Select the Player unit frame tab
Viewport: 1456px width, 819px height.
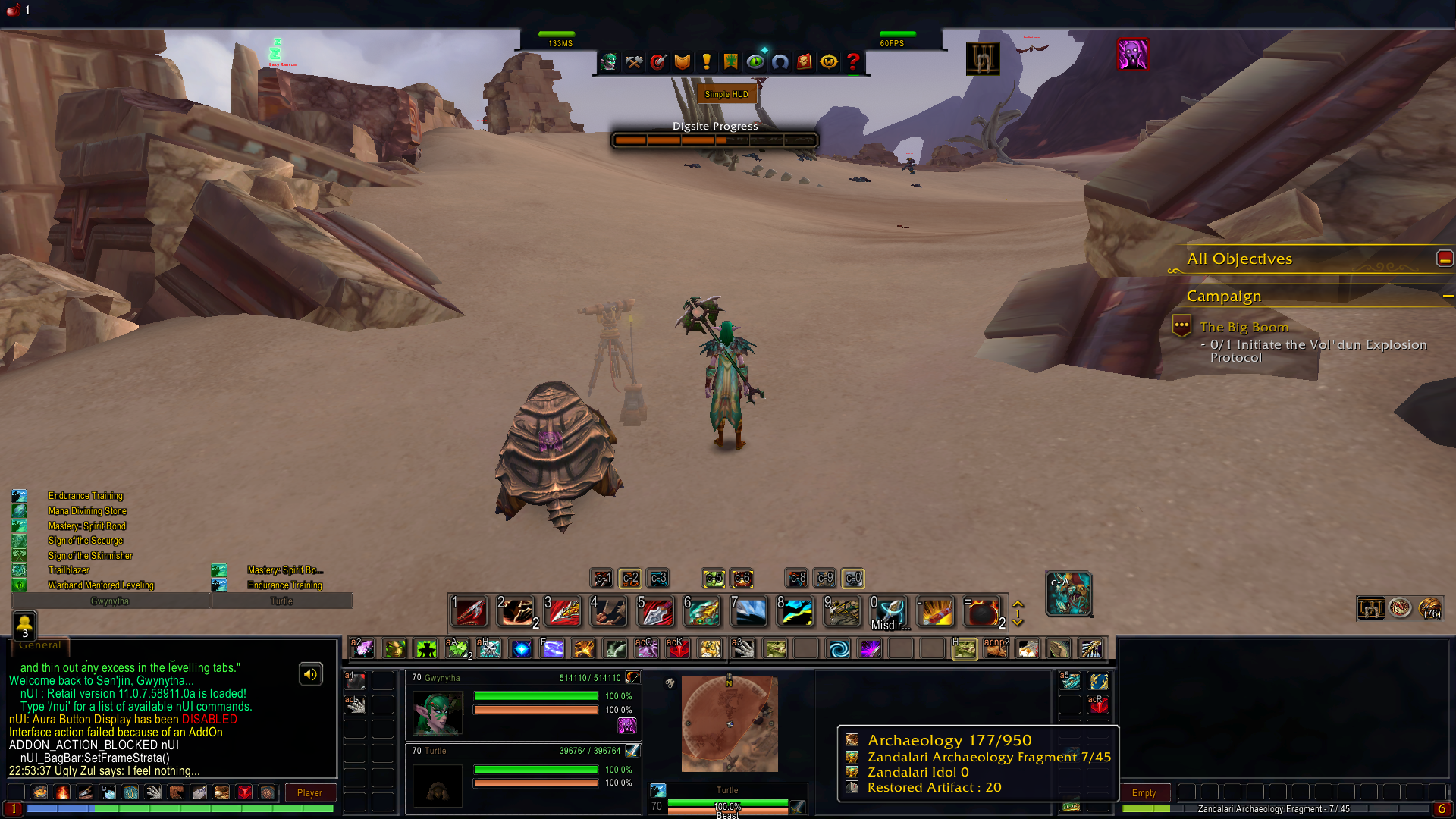(x=310, y=792)
